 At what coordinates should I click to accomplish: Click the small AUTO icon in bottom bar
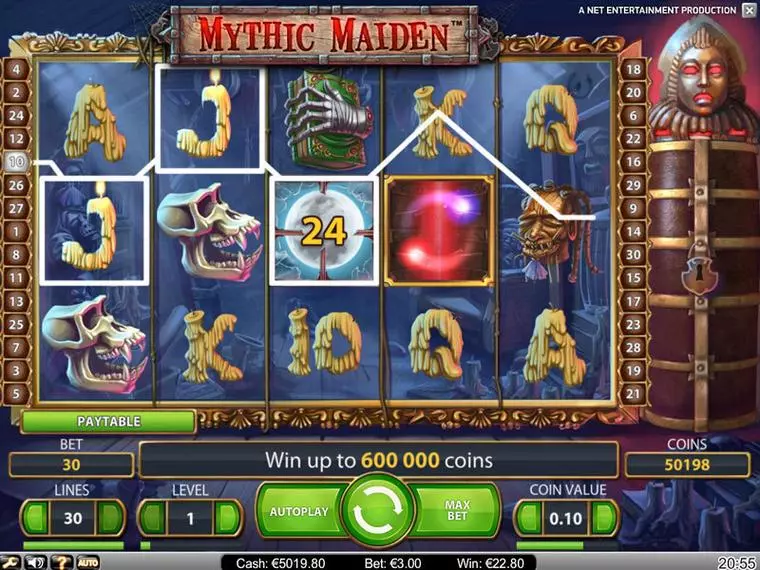88,562
